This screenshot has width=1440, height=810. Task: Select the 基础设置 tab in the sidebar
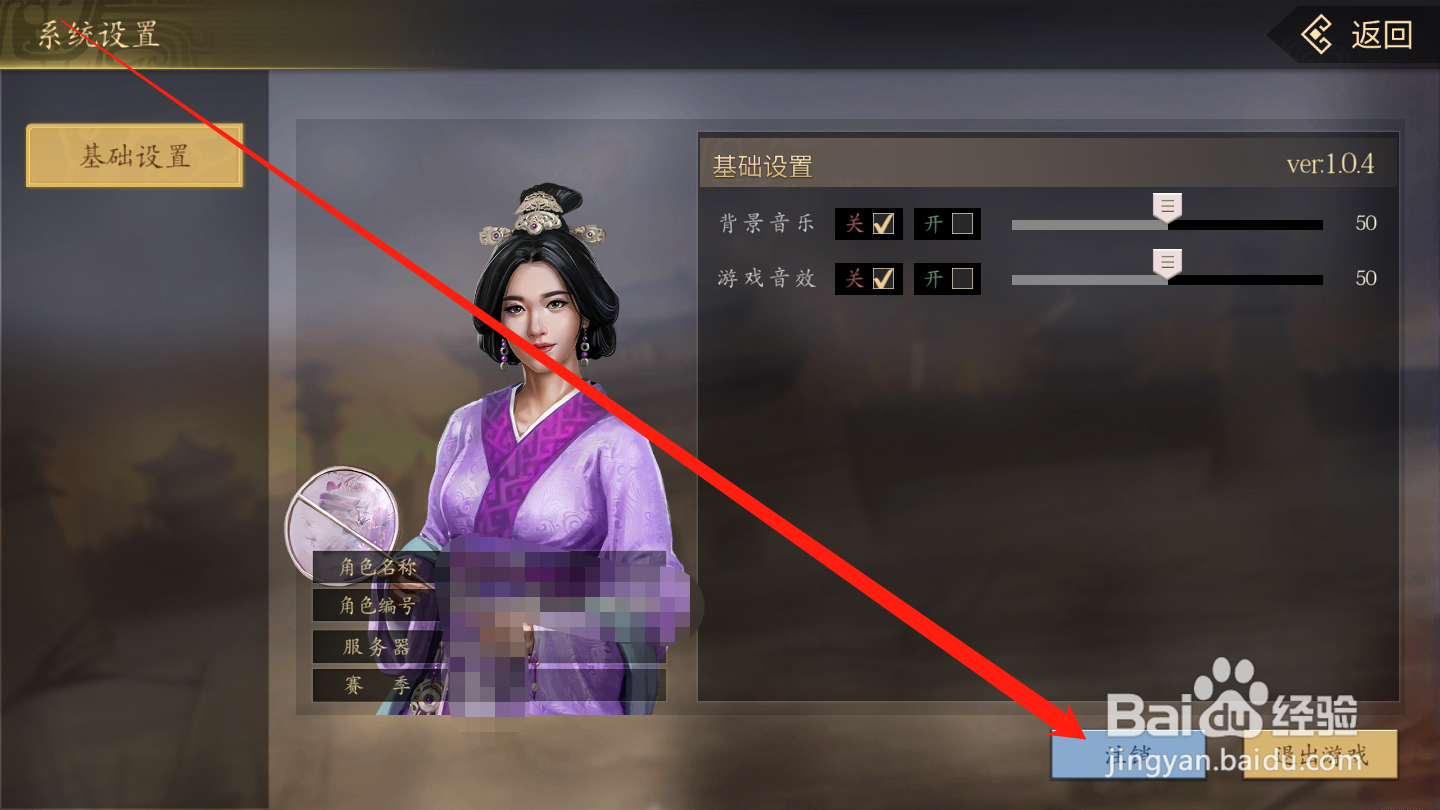(x=134, y=155)
